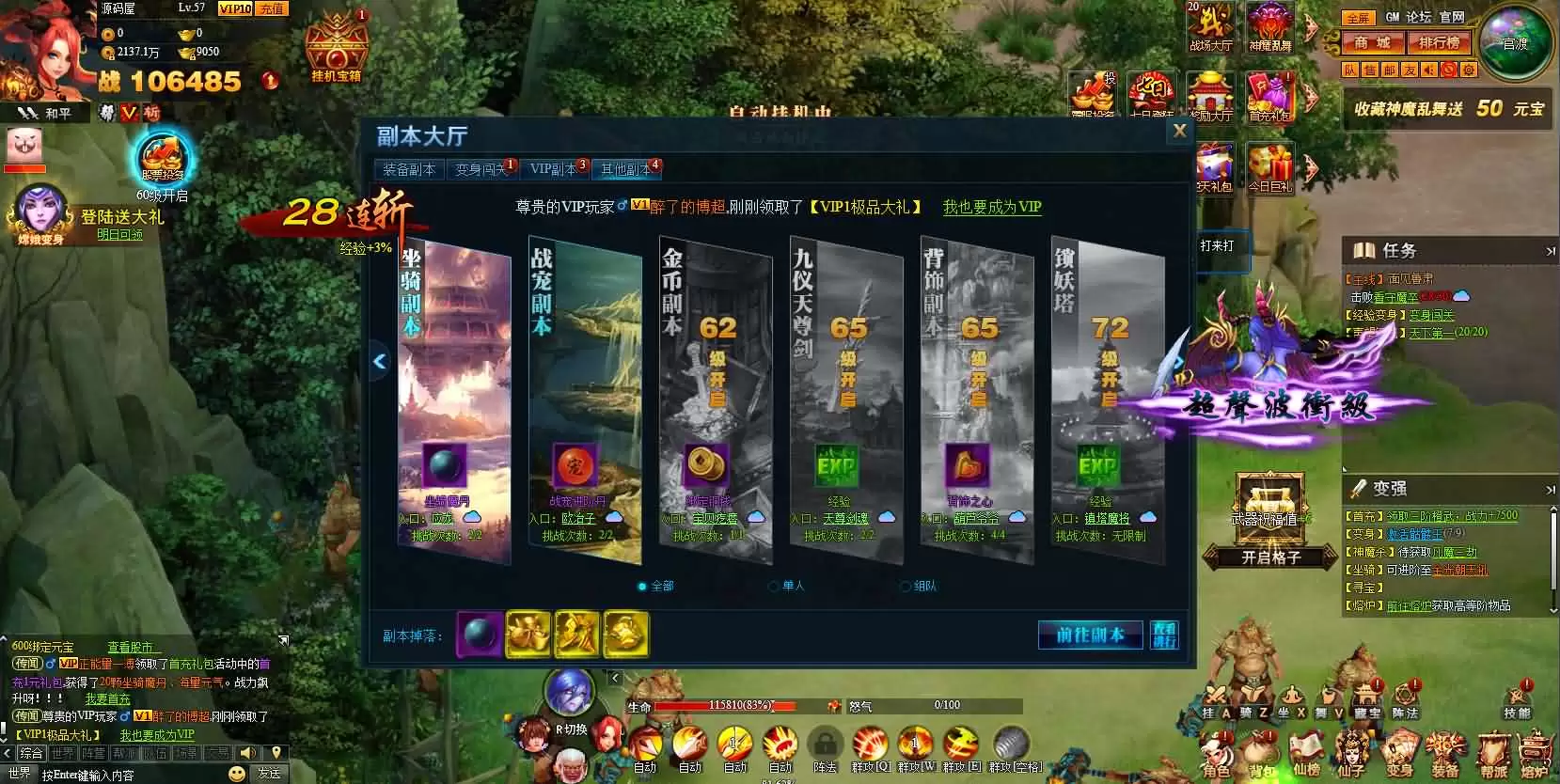This screenshot has width=1560, height=784.
Task: Open the 神魔乱舞 event icon
Action: [1270, 28]
